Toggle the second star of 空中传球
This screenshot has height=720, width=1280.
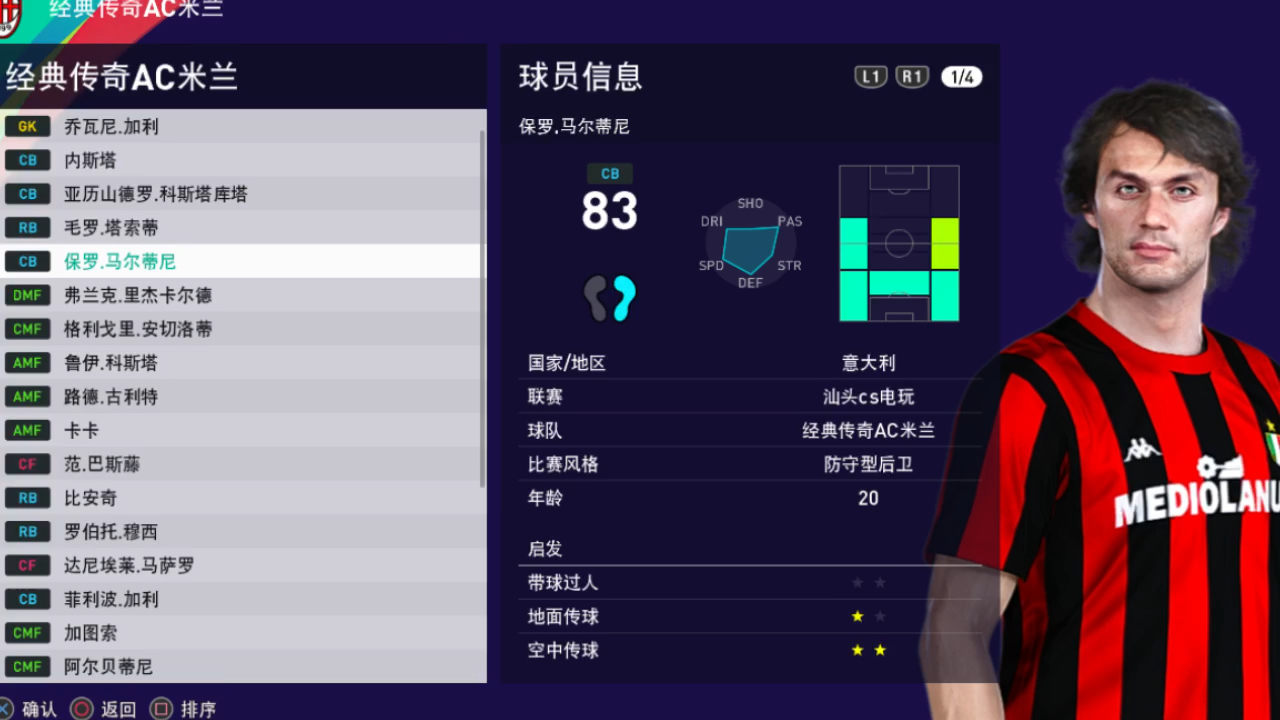coord(879,650)
